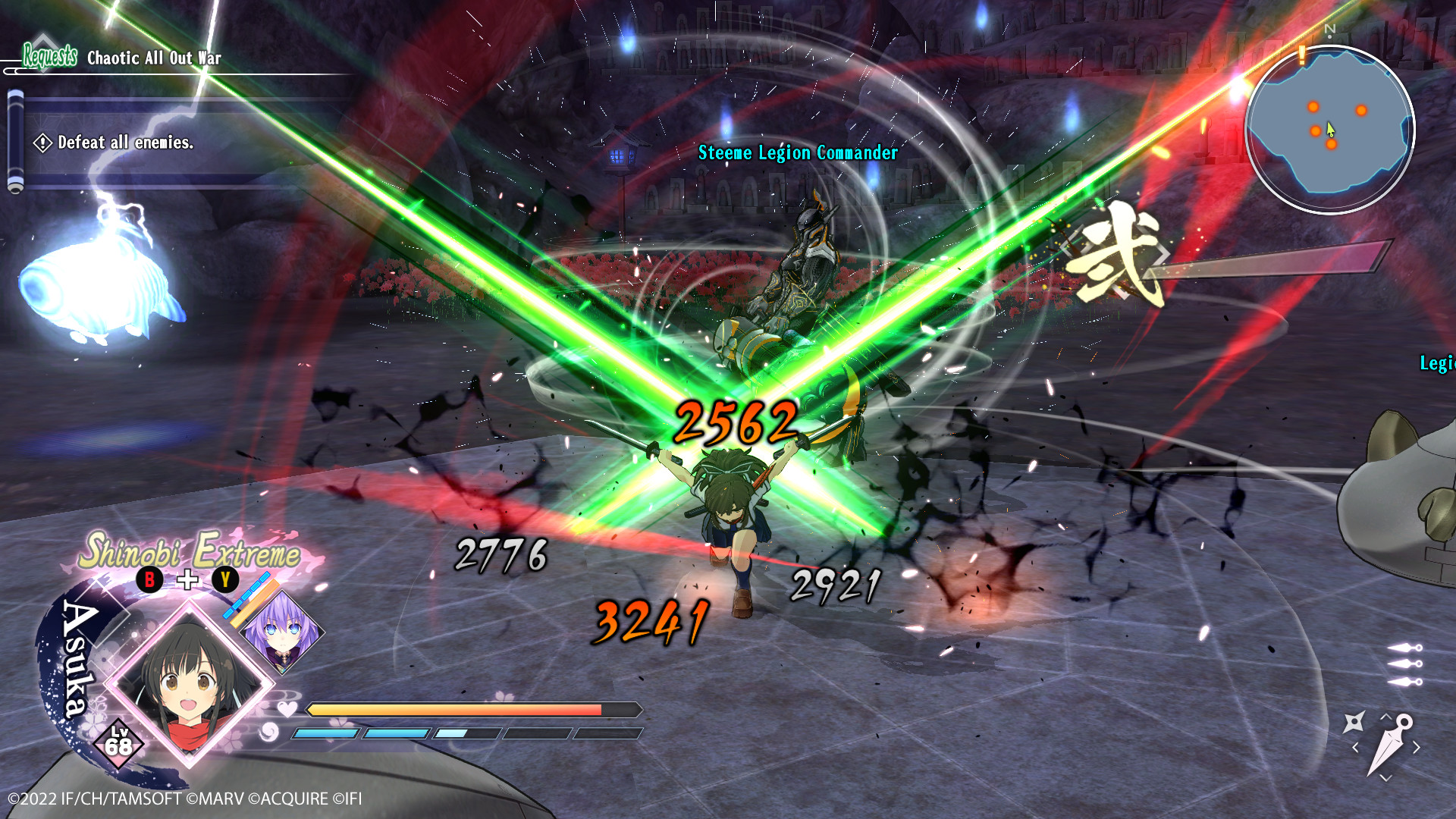This screenshot has width=1456, height=819.
Task: Select the B button prompt icon
Action: (x=149, y=581)
